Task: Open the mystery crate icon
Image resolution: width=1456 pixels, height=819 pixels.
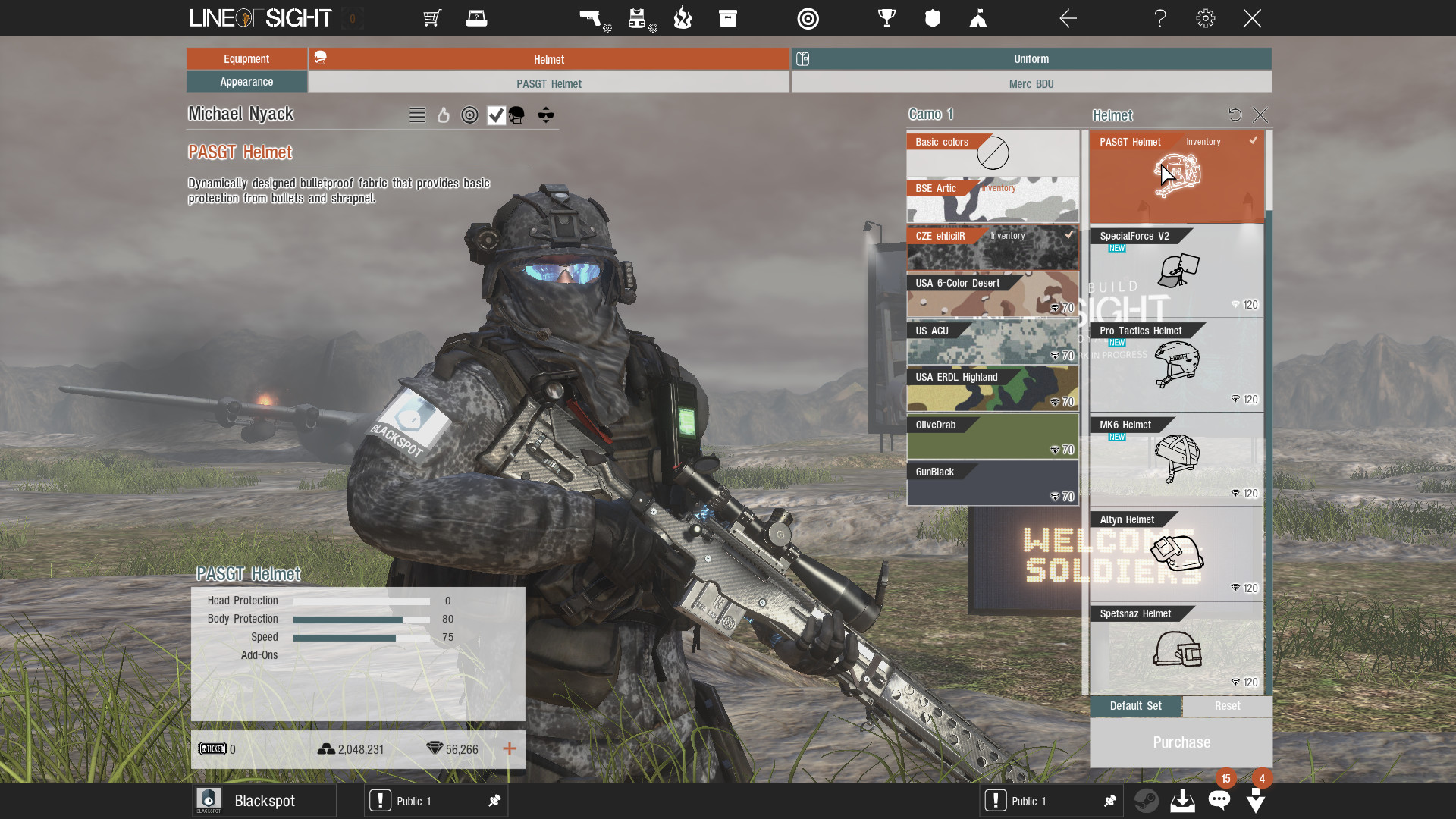Action: (x=477, y=18)
